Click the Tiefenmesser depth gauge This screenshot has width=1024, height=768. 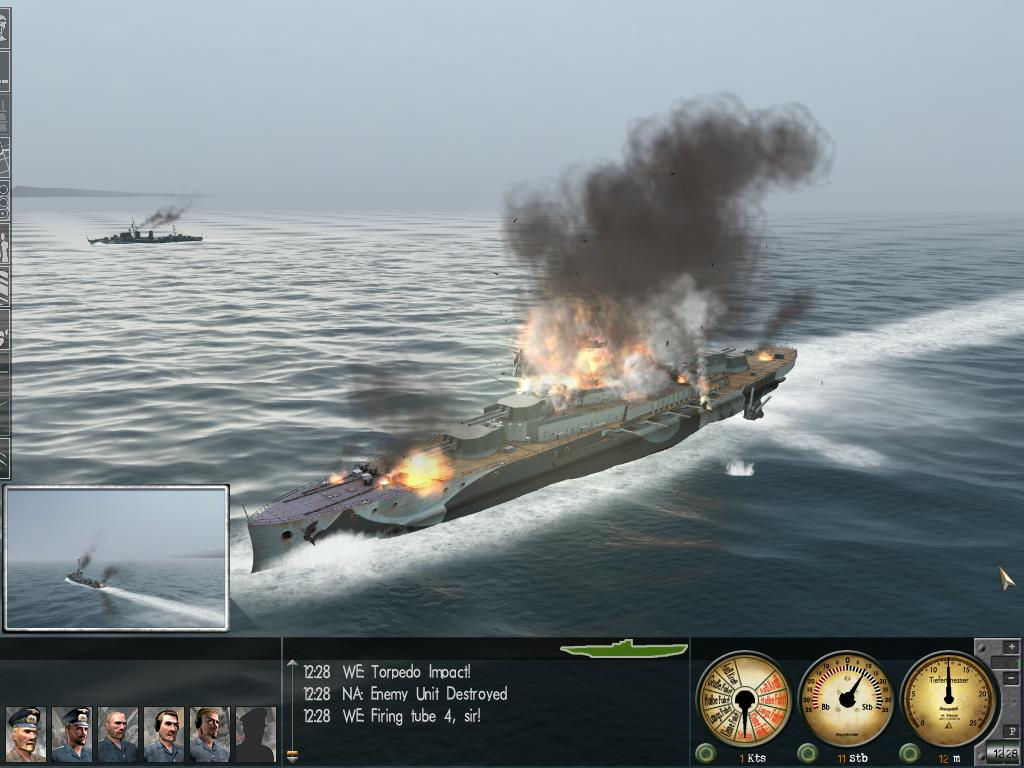[x=948, y=698]
